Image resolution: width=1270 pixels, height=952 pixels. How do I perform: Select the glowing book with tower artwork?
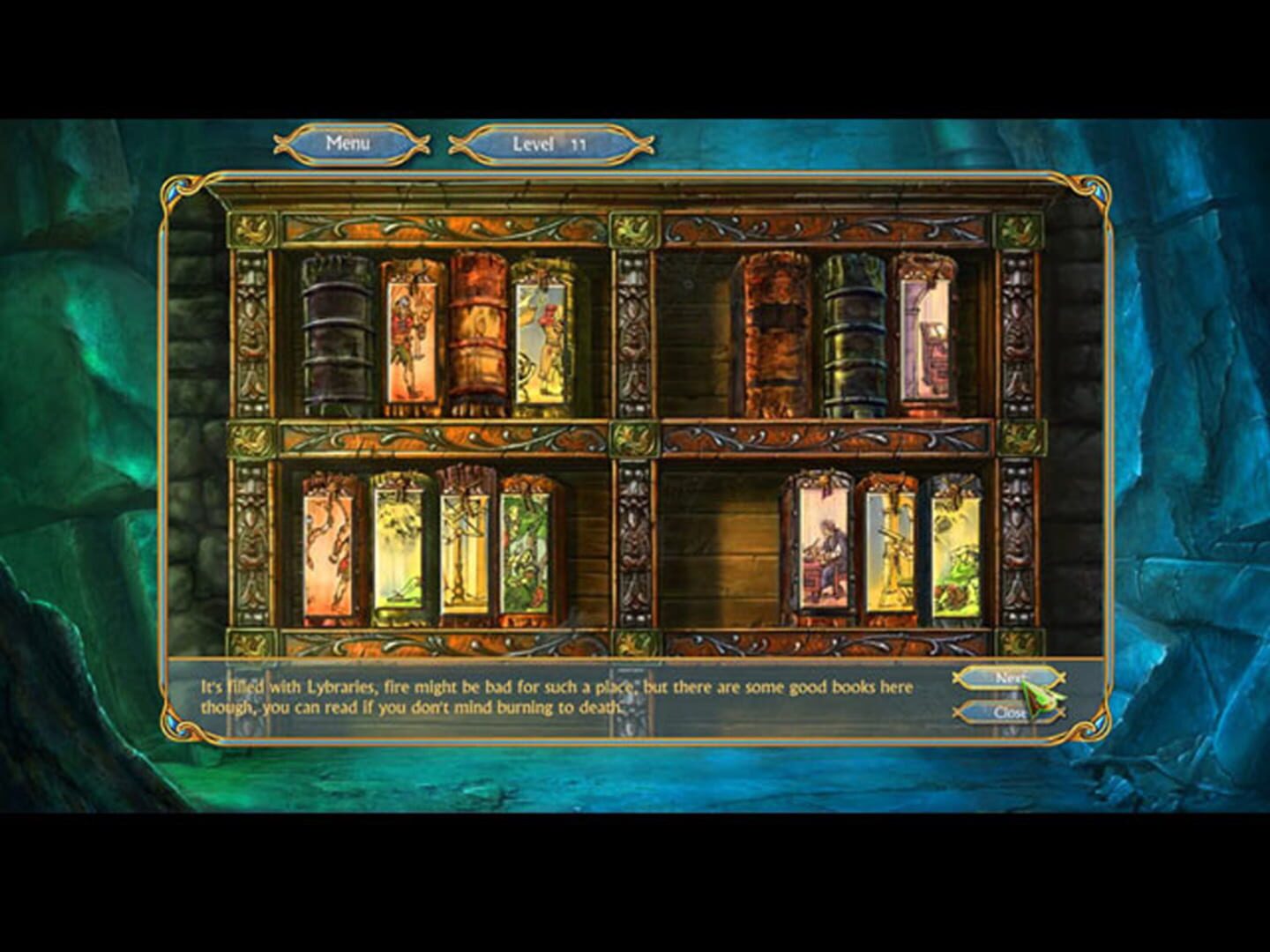click(926, 331)
